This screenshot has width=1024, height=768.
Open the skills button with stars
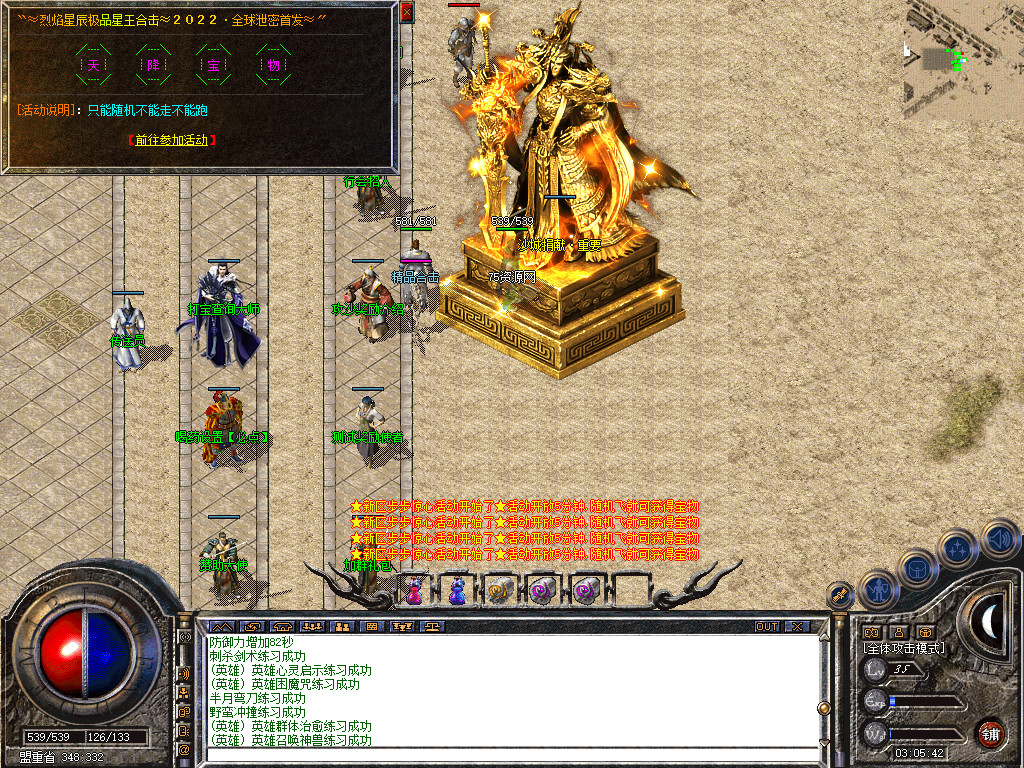tap(958, 547)
